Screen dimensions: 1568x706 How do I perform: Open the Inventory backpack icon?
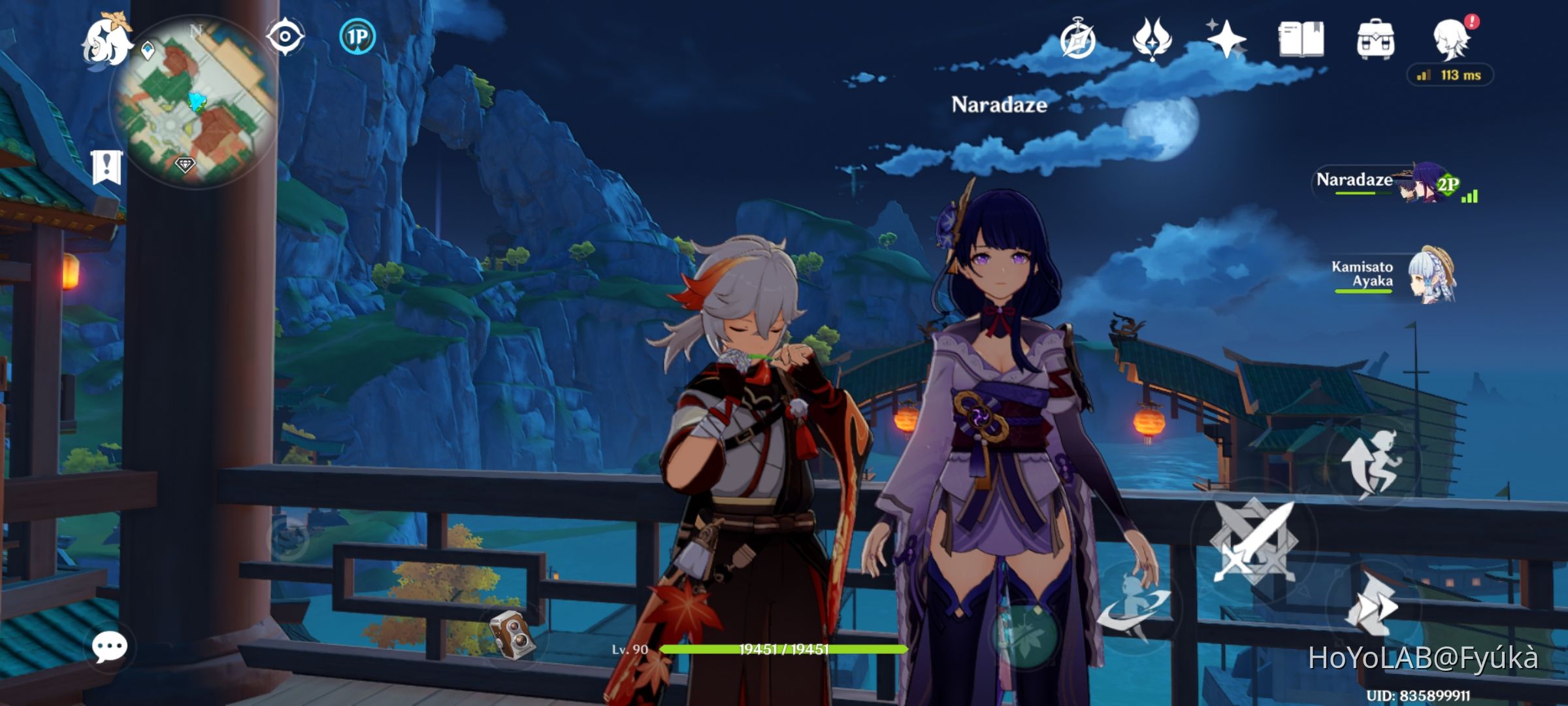click(1377, 38)
